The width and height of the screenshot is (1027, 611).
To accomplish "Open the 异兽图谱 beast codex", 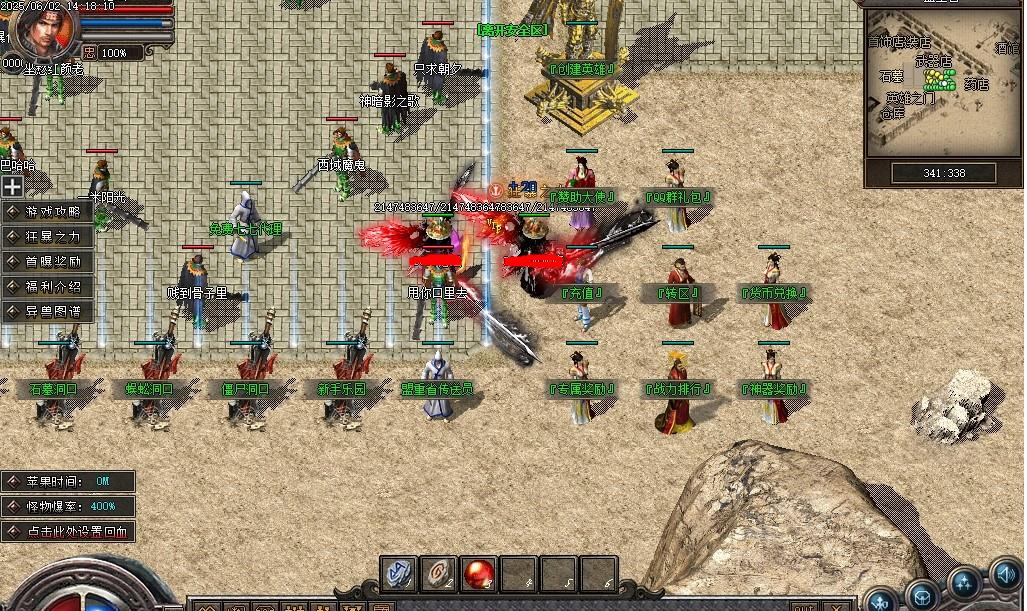I will tap(48, 312).
